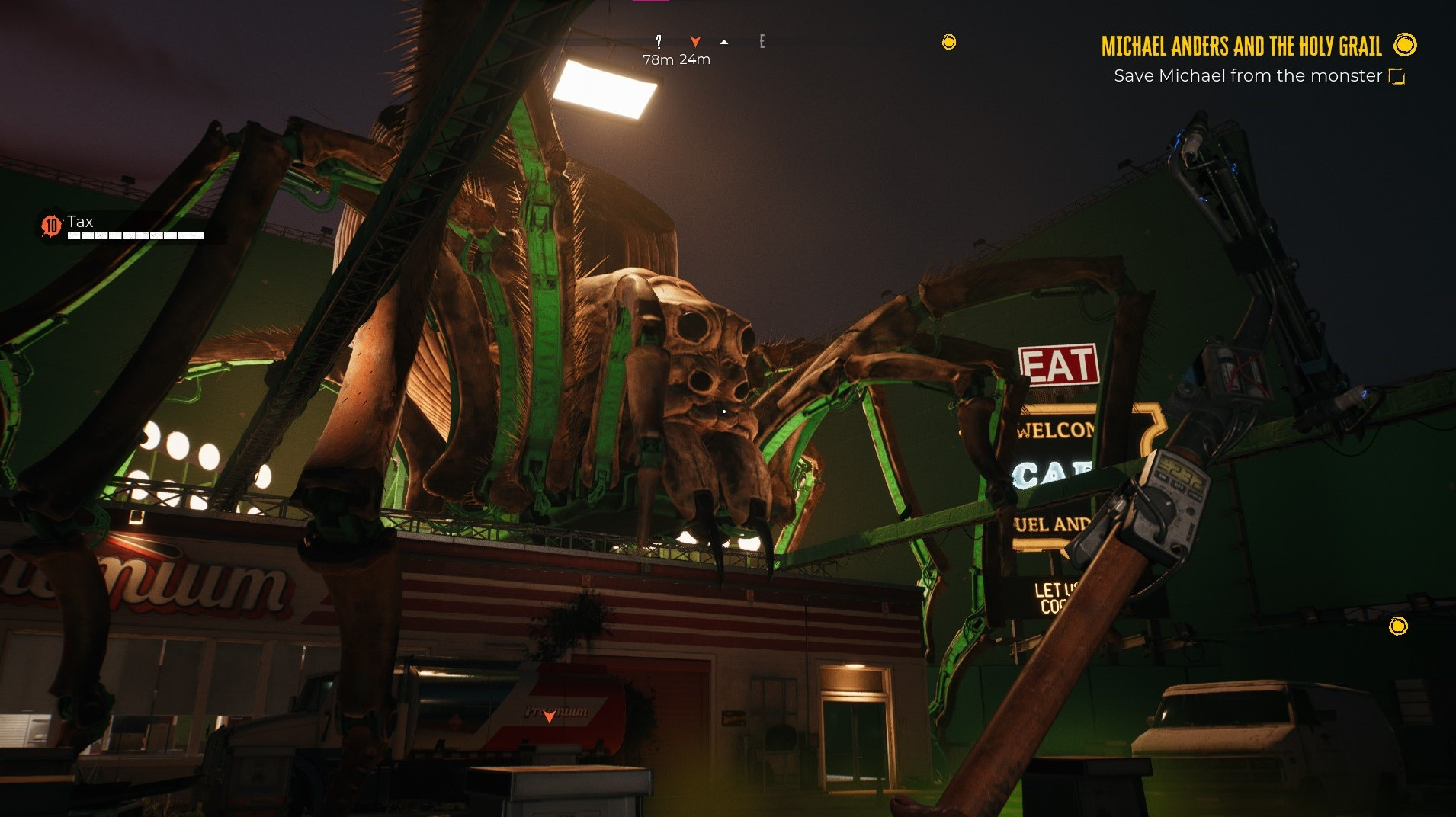Click the orange waypoint arrow over the truck
The width and height of the screenshot is (1456, 817).
click(549, 716)
